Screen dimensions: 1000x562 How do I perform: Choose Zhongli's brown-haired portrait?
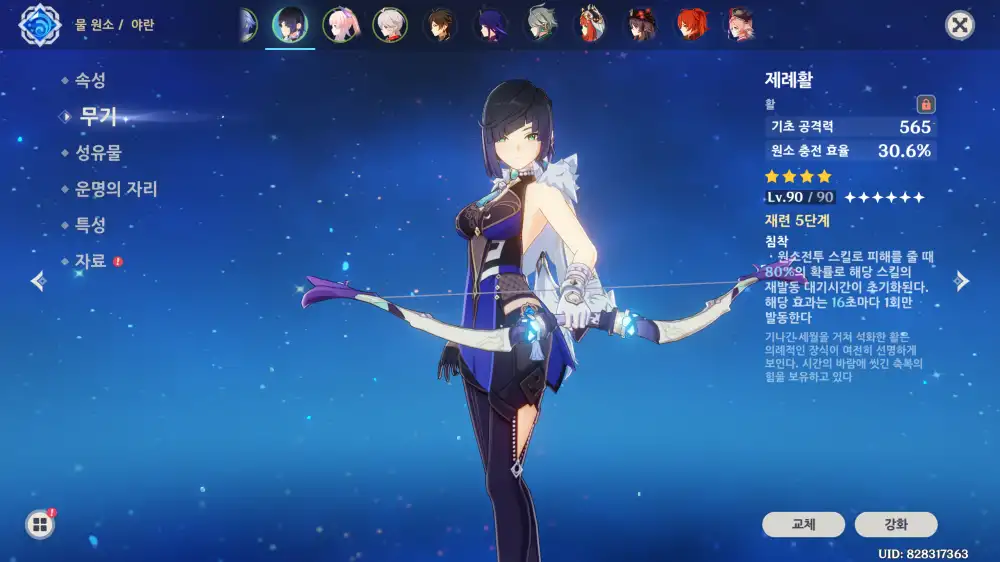click(x=441, y=25)
